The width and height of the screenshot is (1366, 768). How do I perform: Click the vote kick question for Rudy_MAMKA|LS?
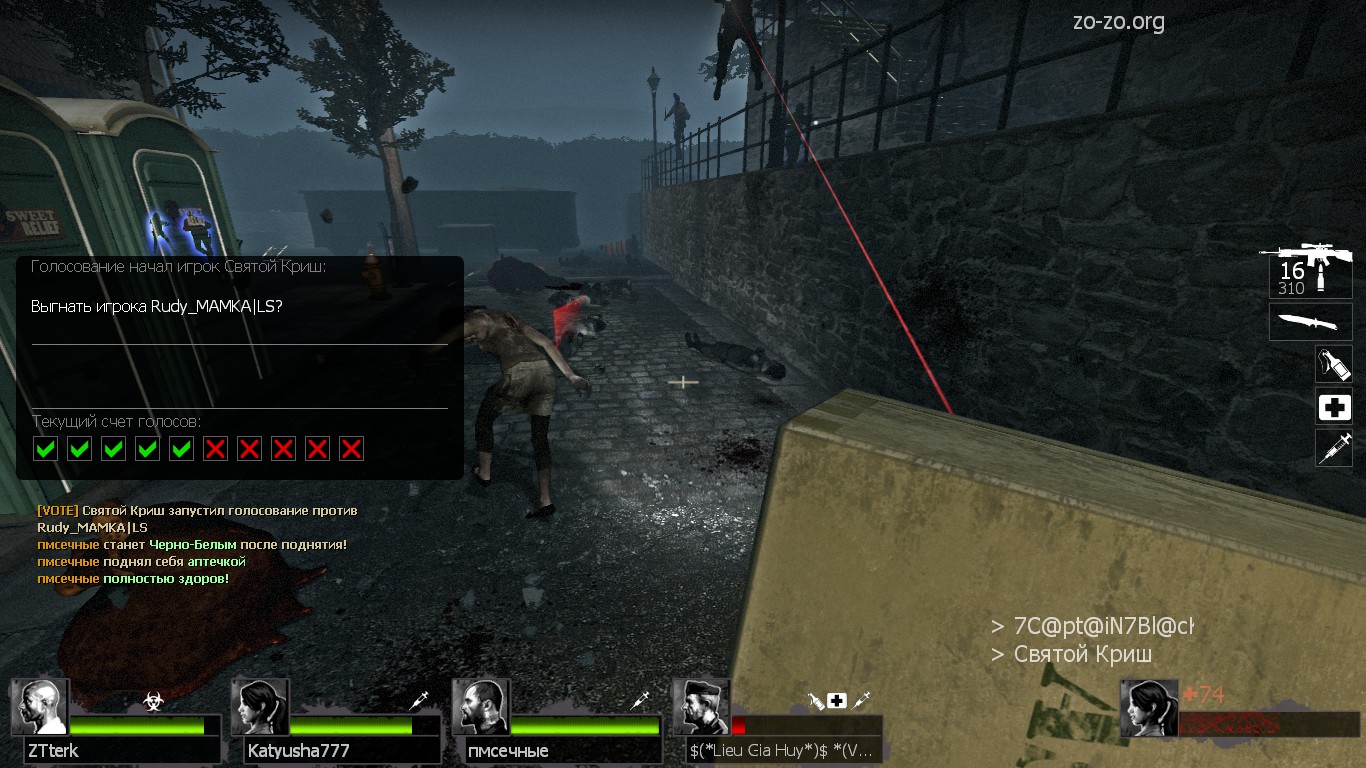[x=157, y=307]
